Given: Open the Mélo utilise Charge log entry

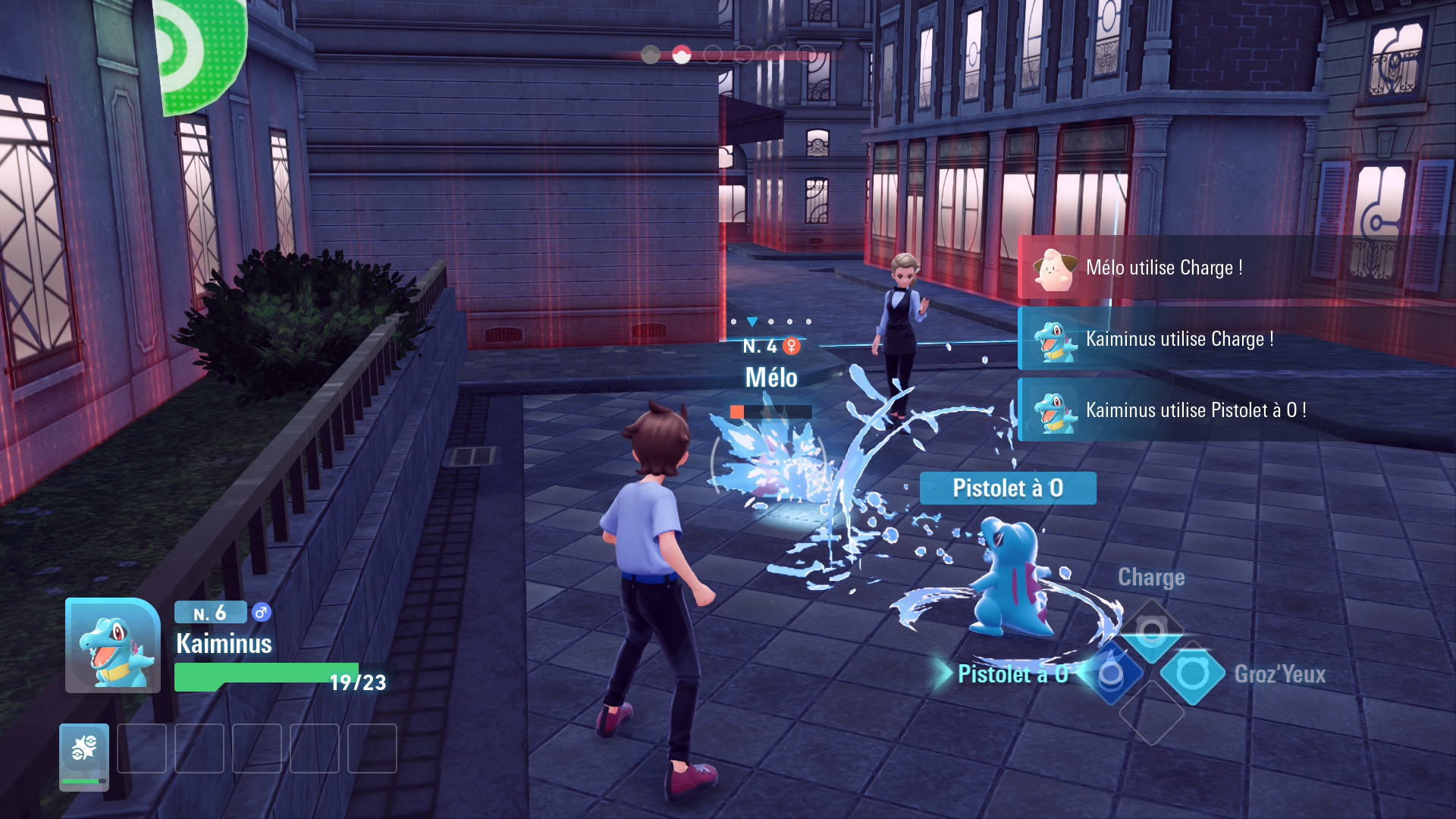Looking at the screenshot, I should [1164, 268].
